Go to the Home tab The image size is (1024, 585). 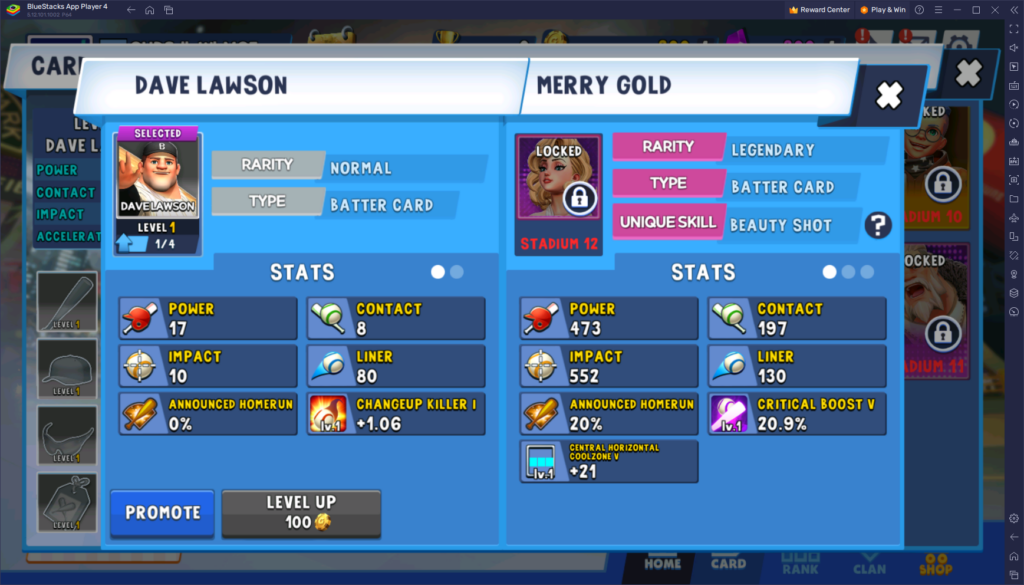click(x=662, y=562)
